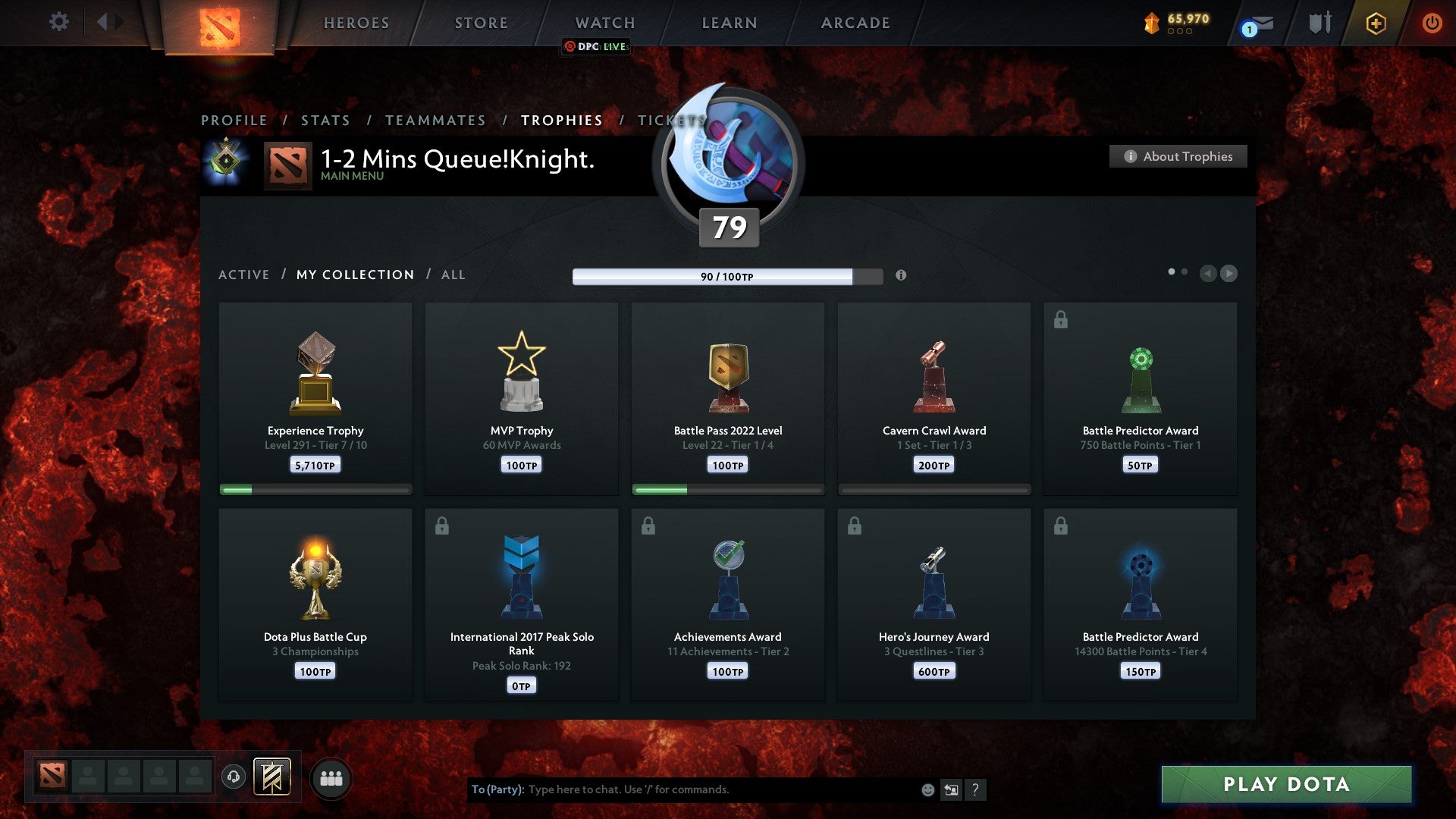The width and height of the screenshot is (1456, 819).
Task: Open the ARCADE menu
Action: (855, 23)
